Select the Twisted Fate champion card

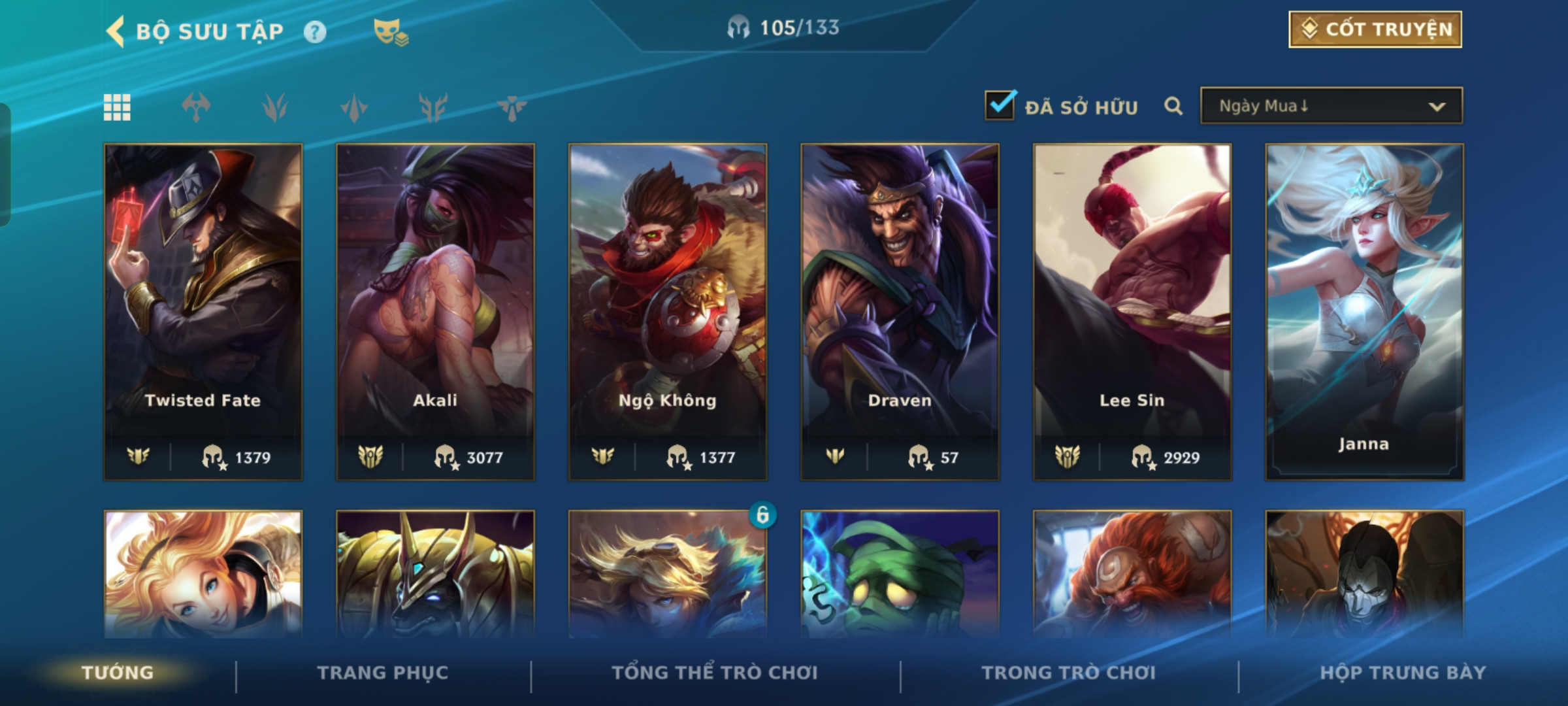tap(203, 312)
